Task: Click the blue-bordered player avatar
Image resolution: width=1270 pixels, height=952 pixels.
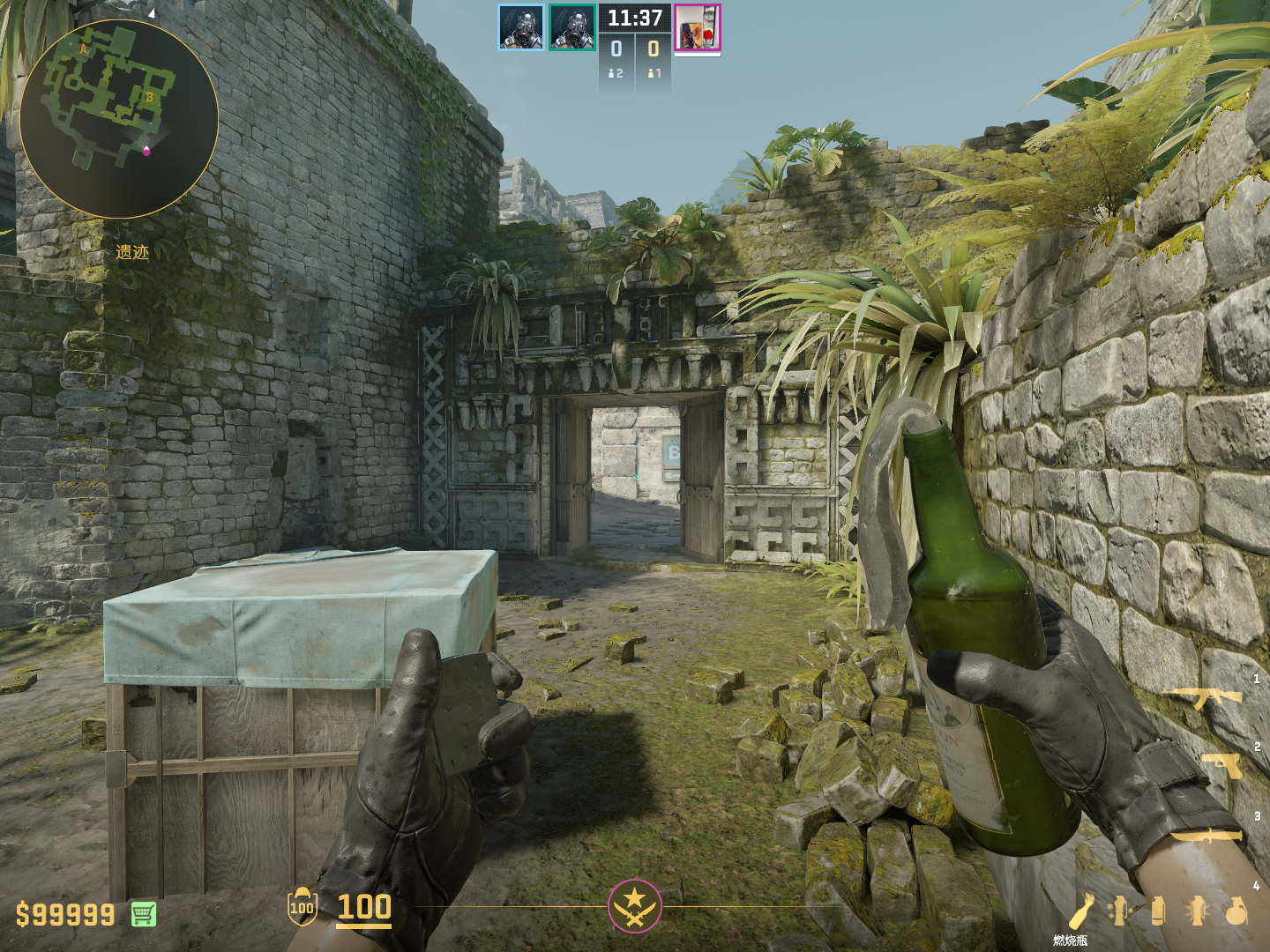Action: coord(520,26)
